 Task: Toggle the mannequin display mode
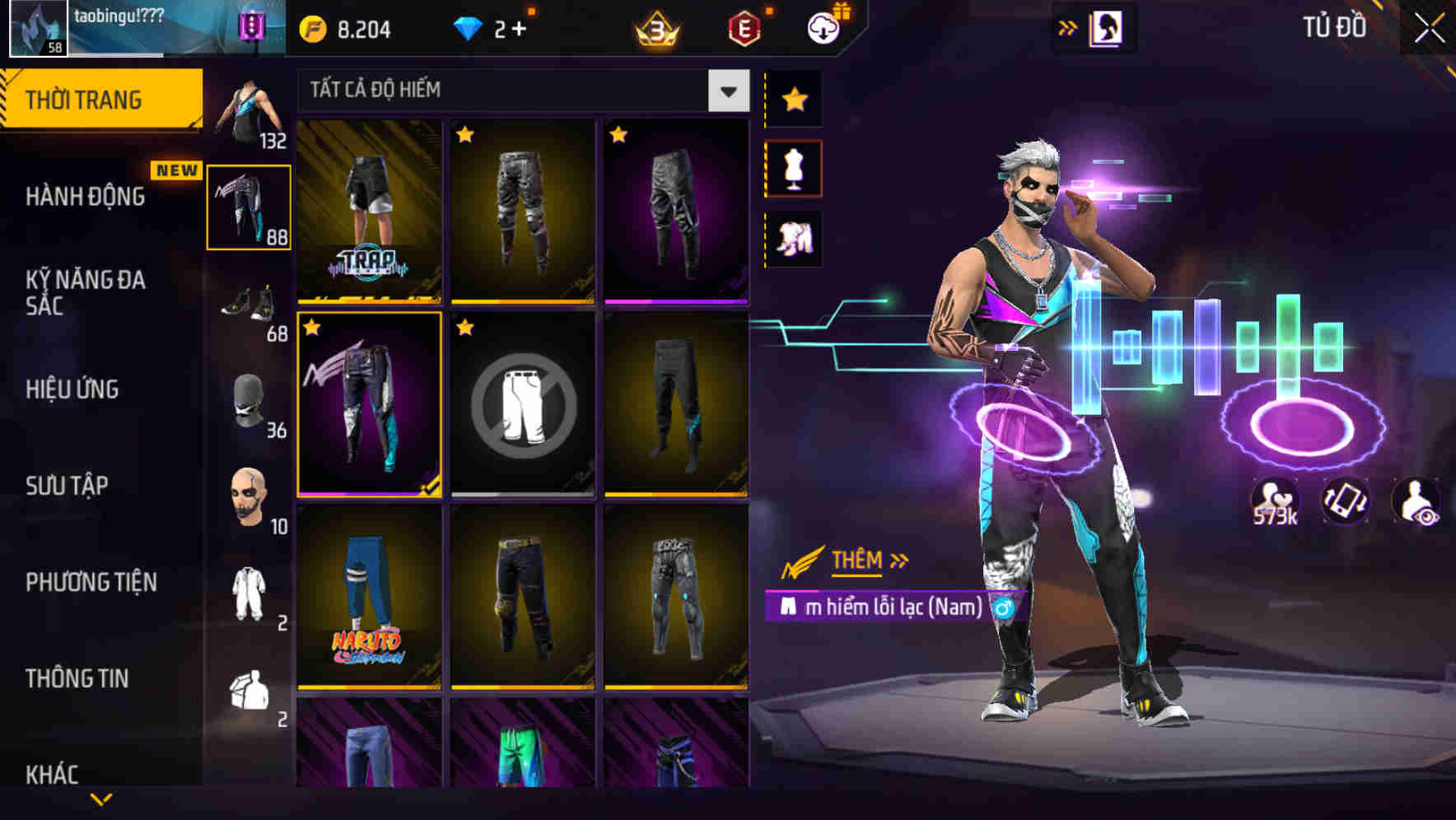pyautogui.click(x=793, y=167)
